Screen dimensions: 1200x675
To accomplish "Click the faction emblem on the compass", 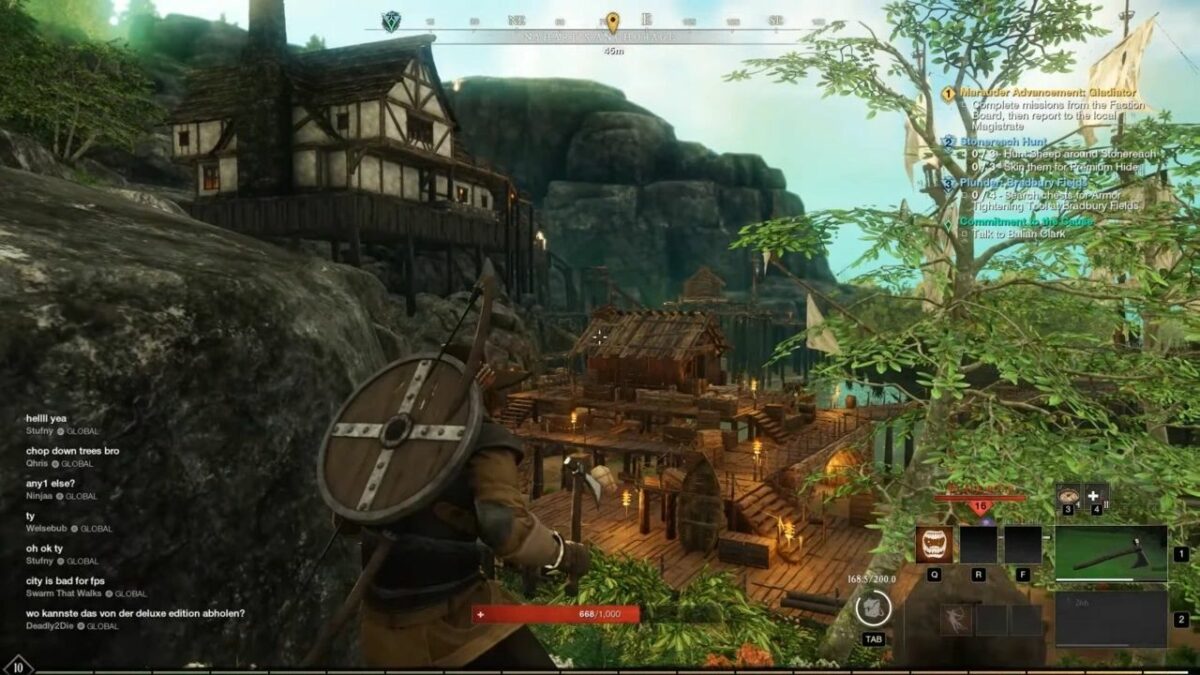I will pos(391,21).
